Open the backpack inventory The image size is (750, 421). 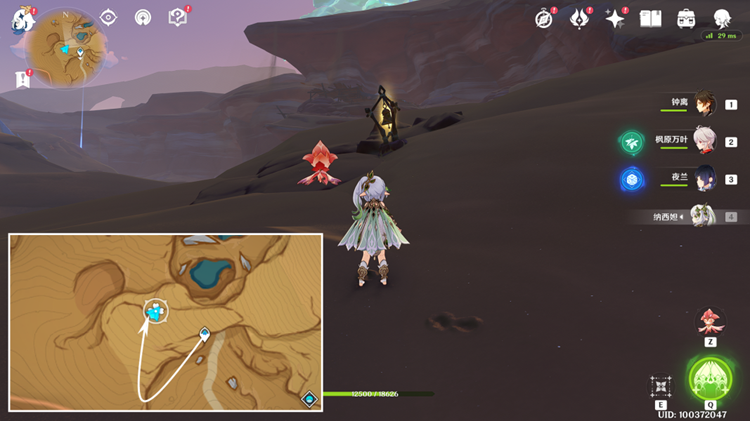tap(686, 19)
